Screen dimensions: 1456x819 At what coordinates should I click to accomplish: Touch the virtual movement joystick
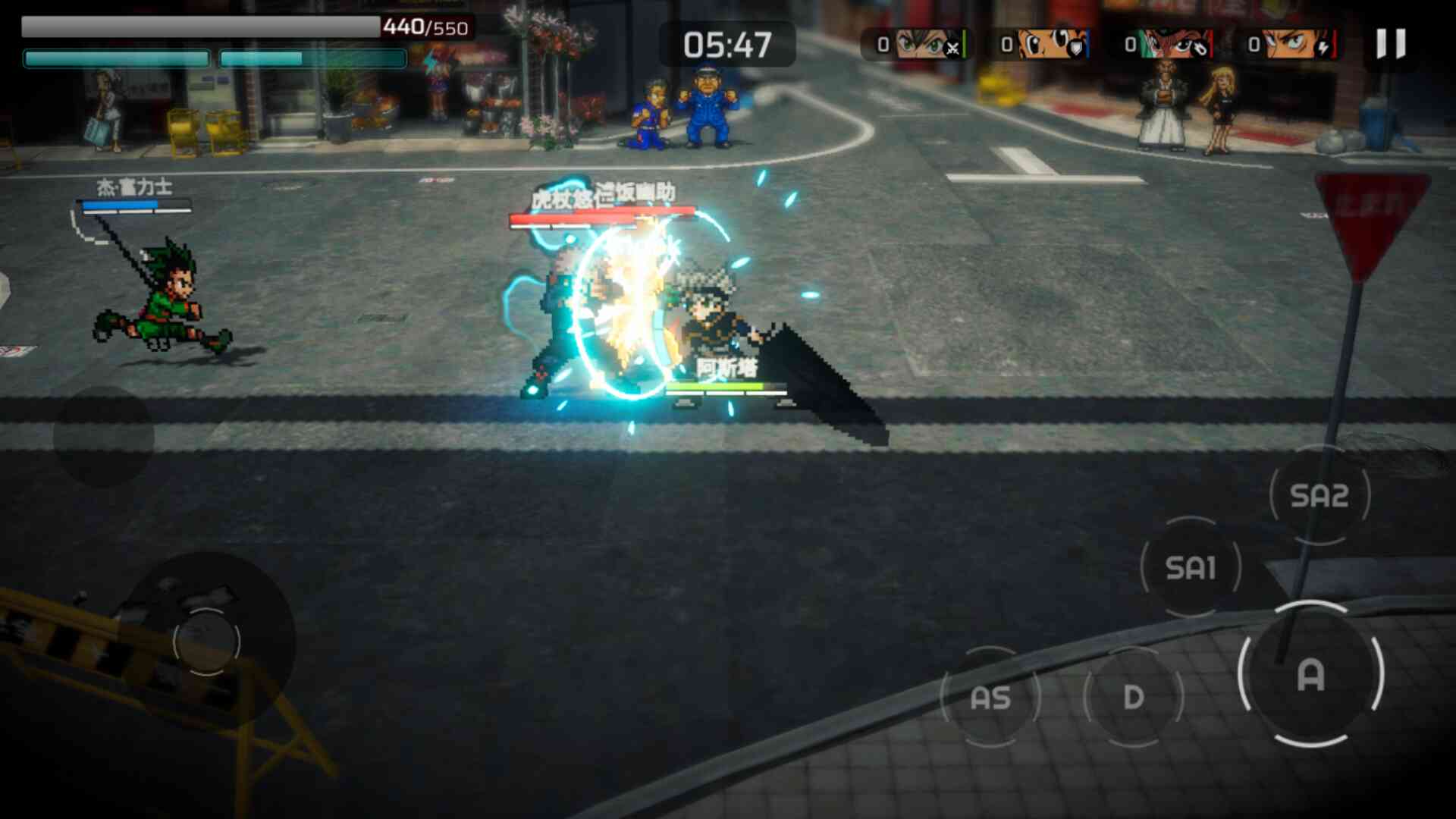(x=206, y=641)
